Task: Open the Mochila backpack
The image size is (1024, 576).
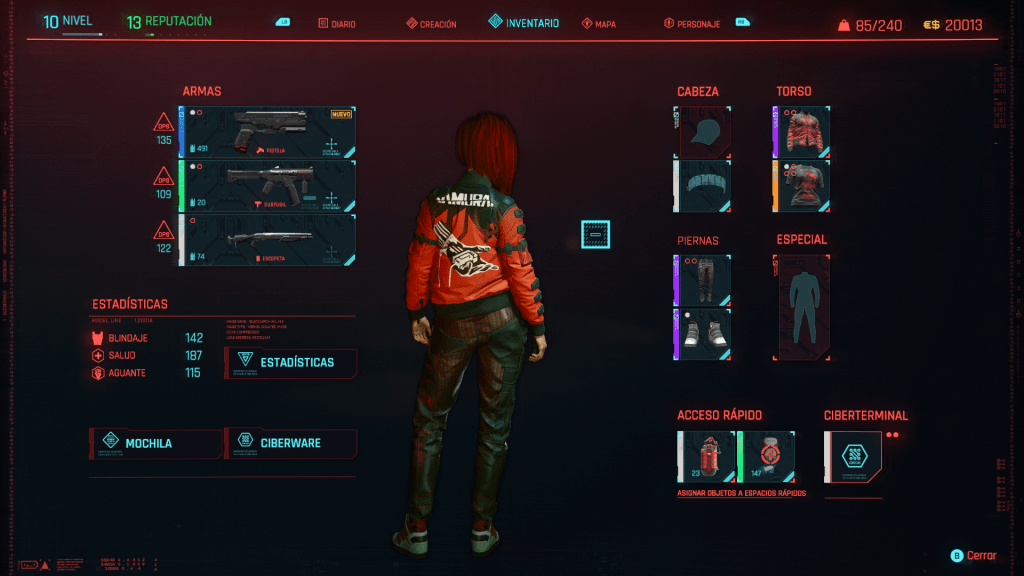Action: pos(156,443)
